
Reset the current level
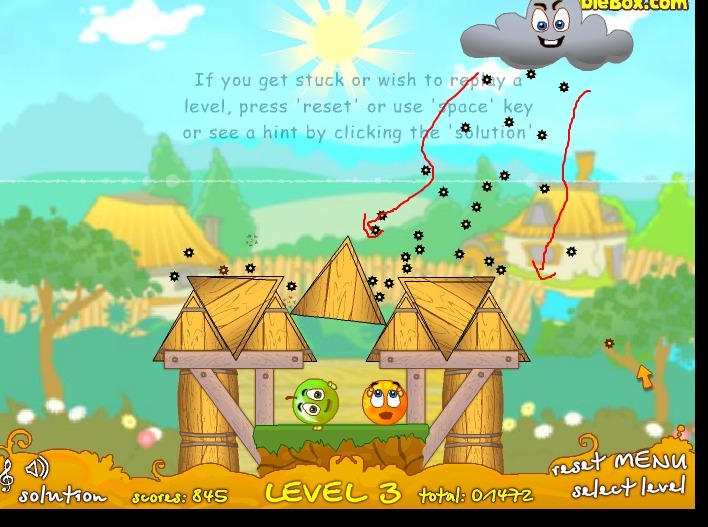[x=579, y=467]
